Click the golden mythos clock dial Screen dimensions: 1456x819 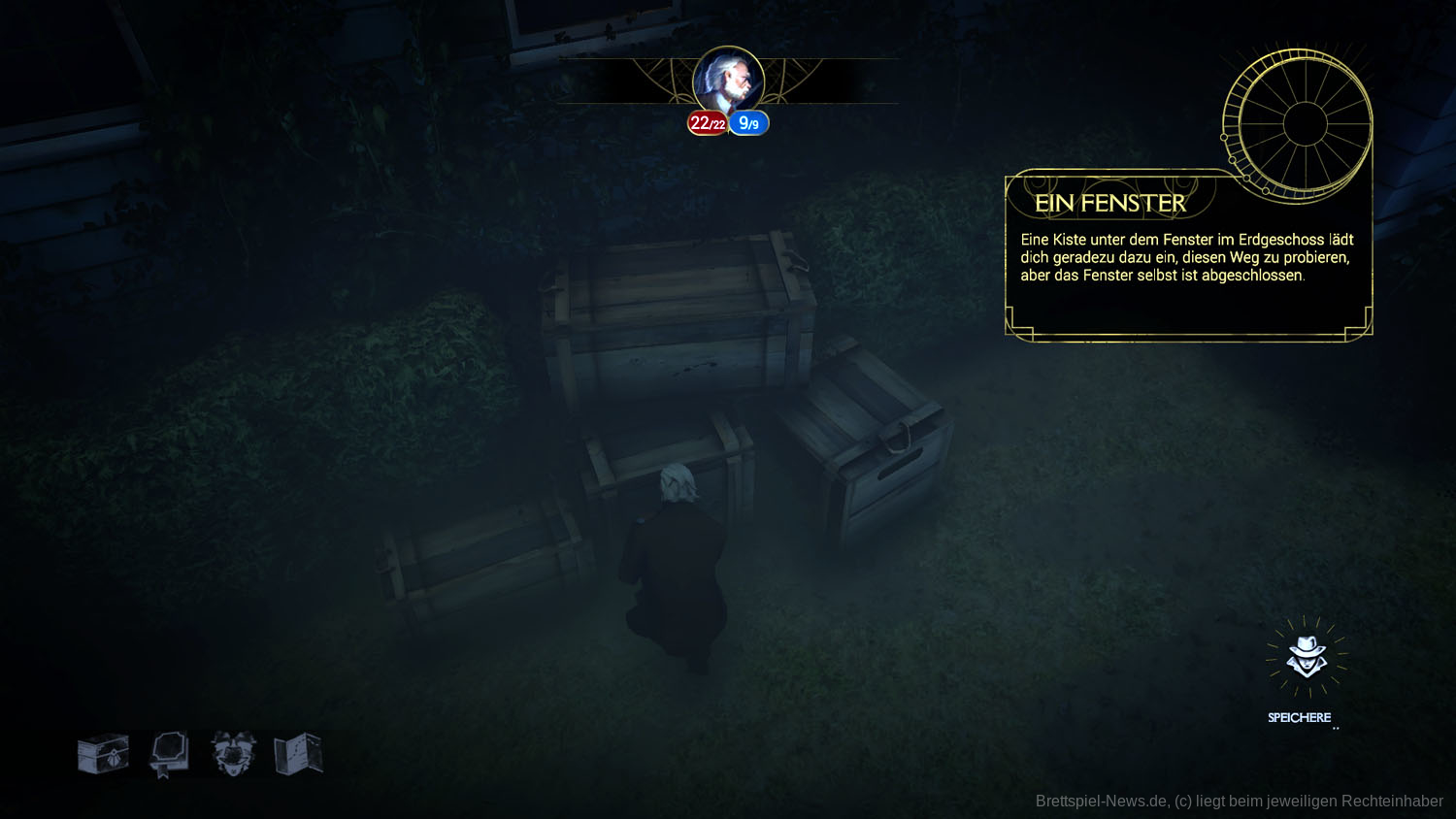coord(1304,124)
